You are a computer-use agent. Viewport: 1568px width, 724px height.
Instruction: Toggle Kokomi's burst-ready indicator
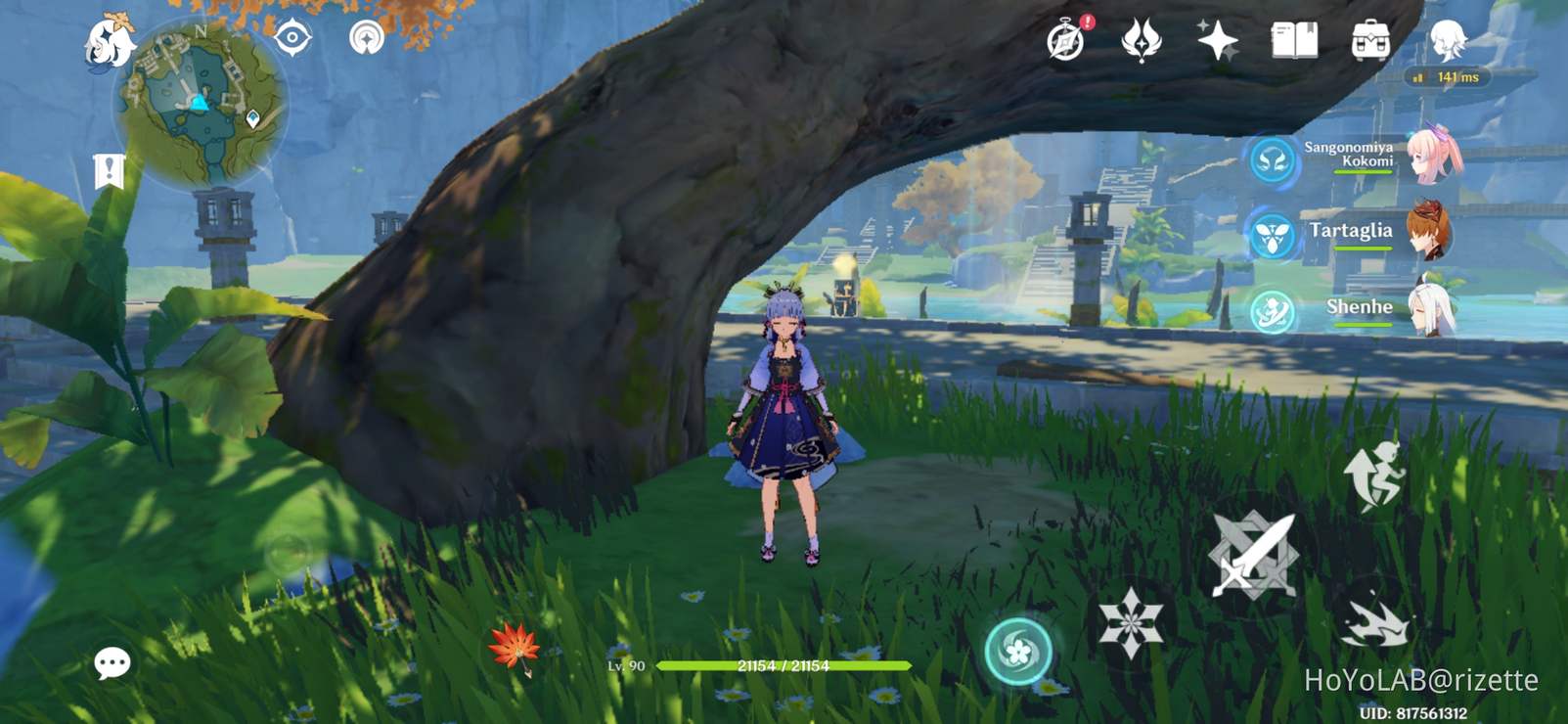click(1272, 159)
